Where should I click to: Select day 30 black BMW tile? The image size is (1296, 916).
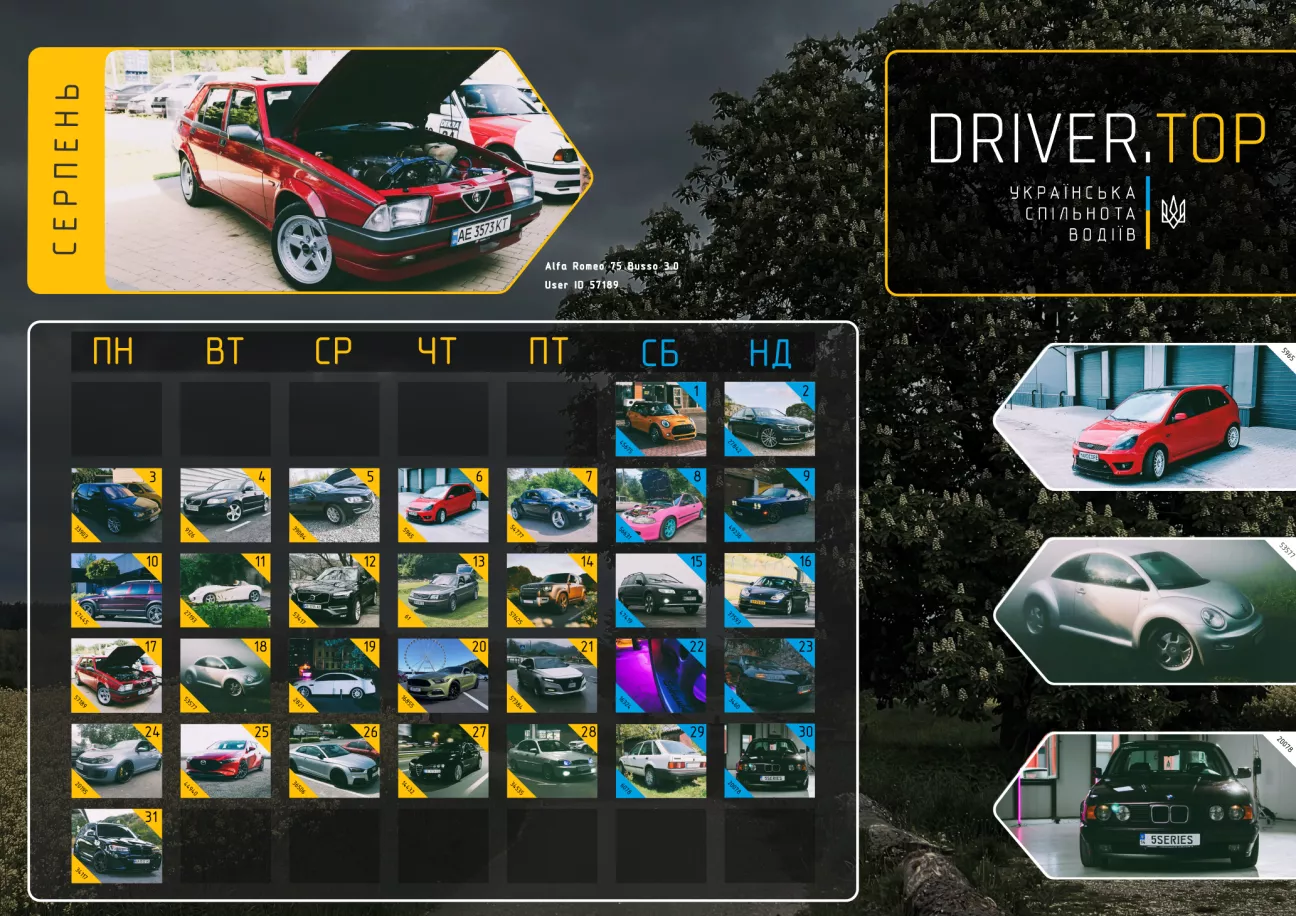tap(769, 761)
